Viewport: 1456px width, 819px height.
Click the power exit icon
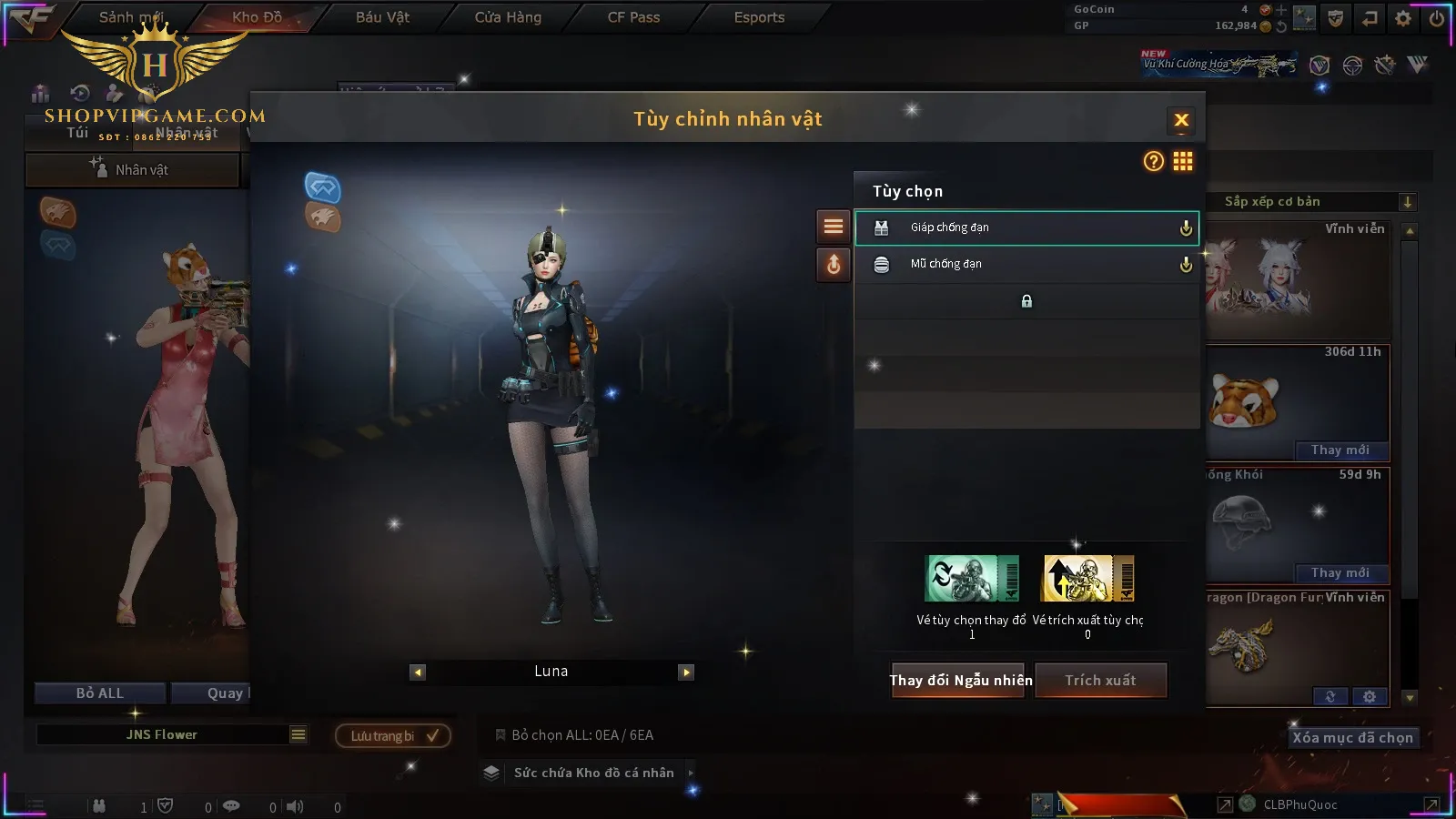tap(1436, 17)
